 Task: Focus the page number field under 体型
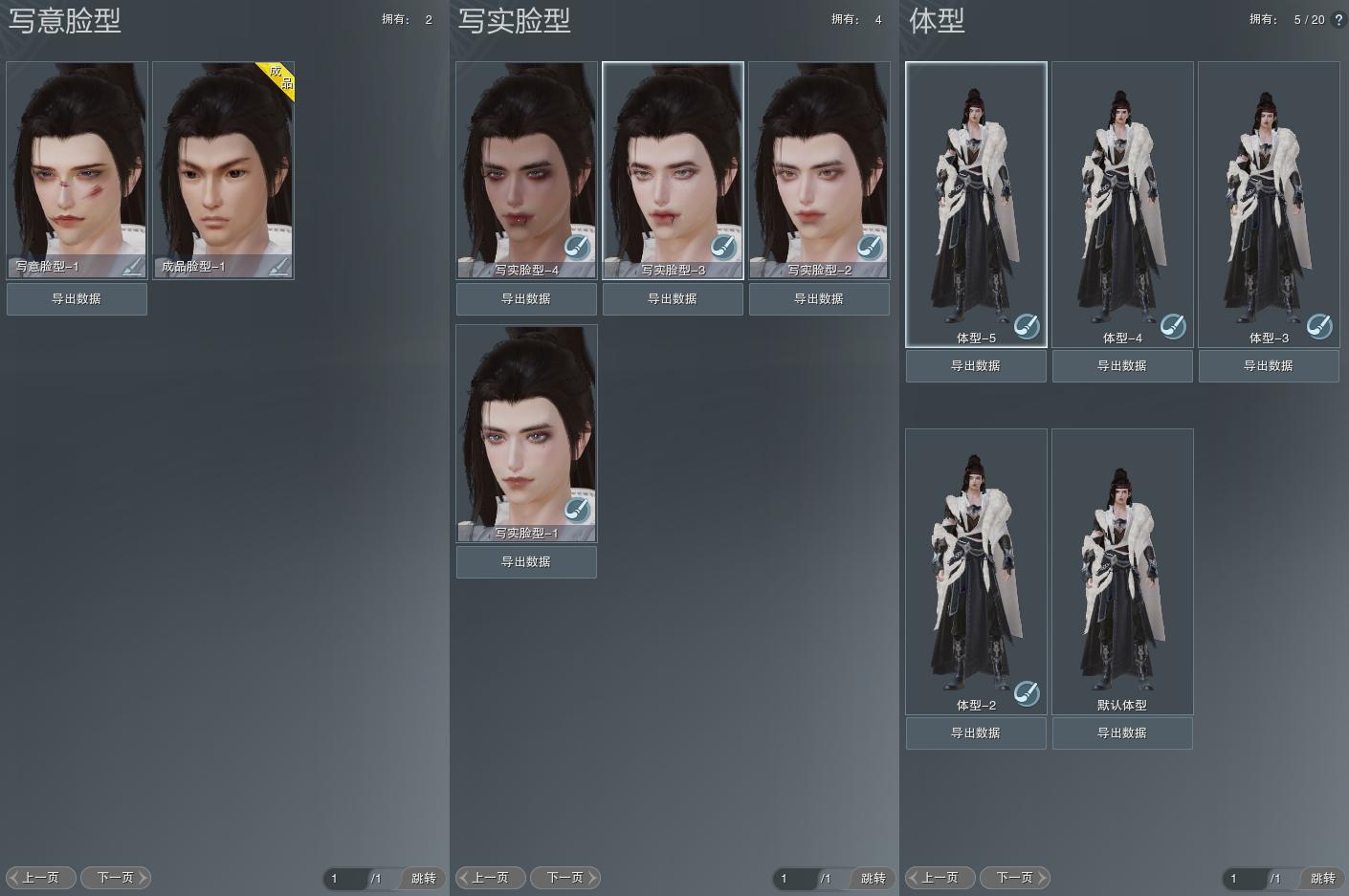coord(1244,878)
